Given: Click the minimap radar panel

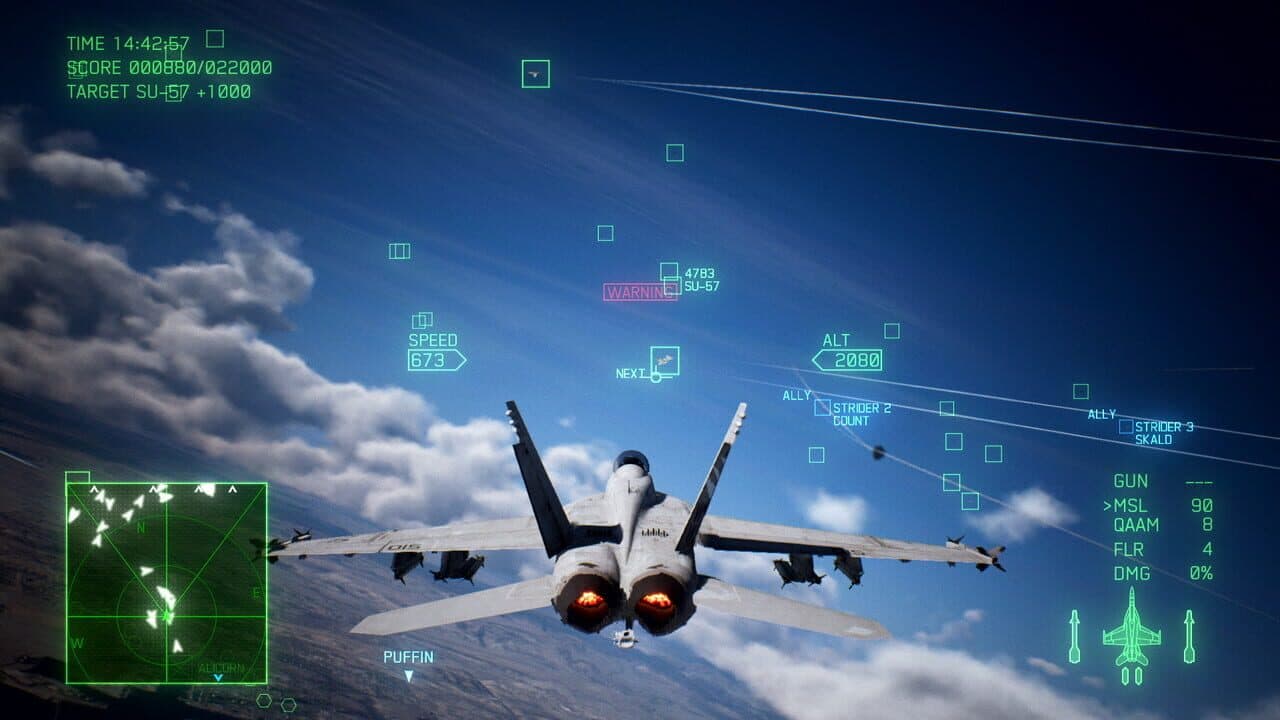Looking at the screenshot, I should 165,580.
